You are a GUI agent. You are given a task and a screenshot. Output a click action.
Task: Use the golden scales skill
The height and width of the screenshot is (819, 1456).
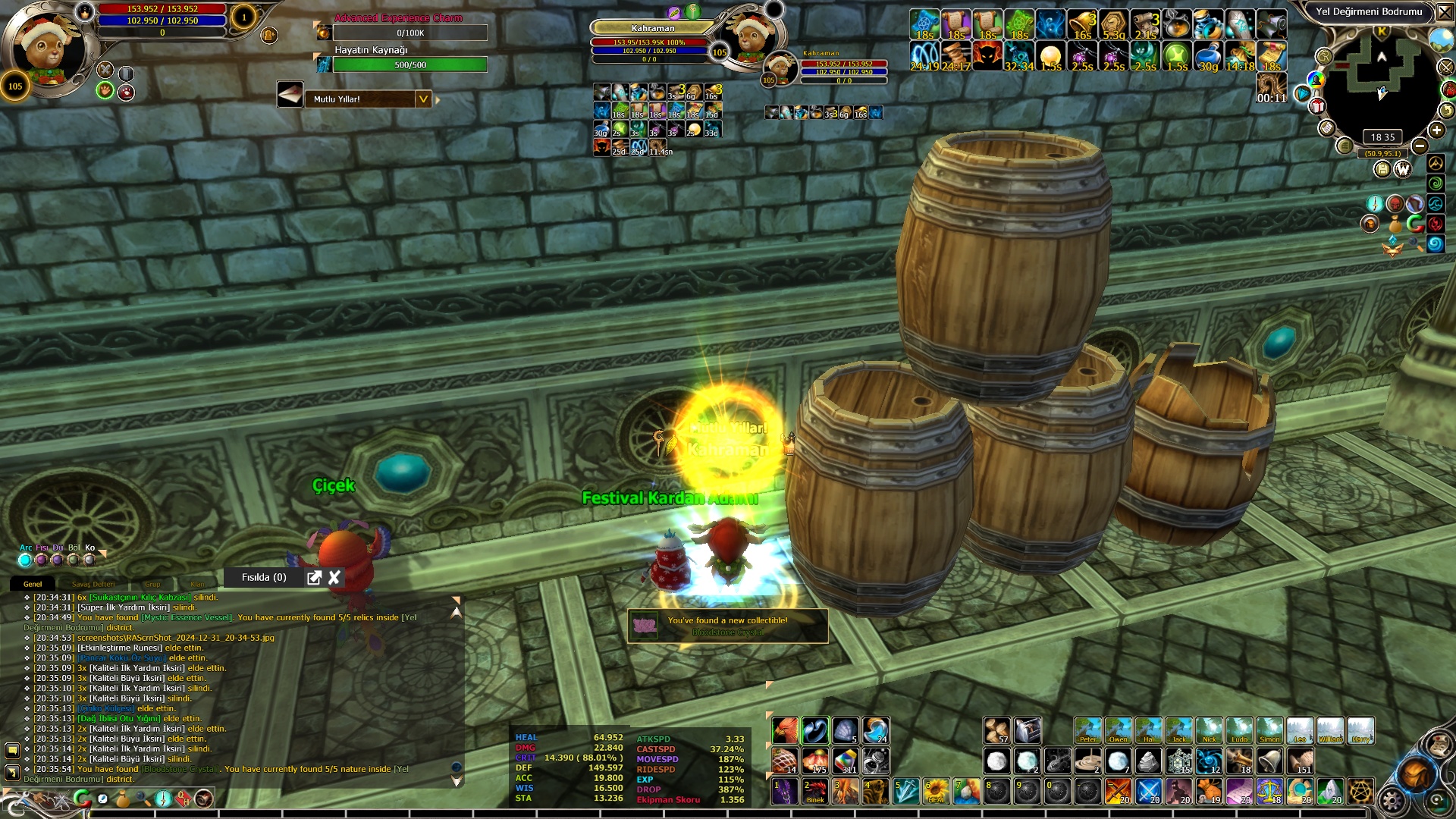(x=1270, y=791)
